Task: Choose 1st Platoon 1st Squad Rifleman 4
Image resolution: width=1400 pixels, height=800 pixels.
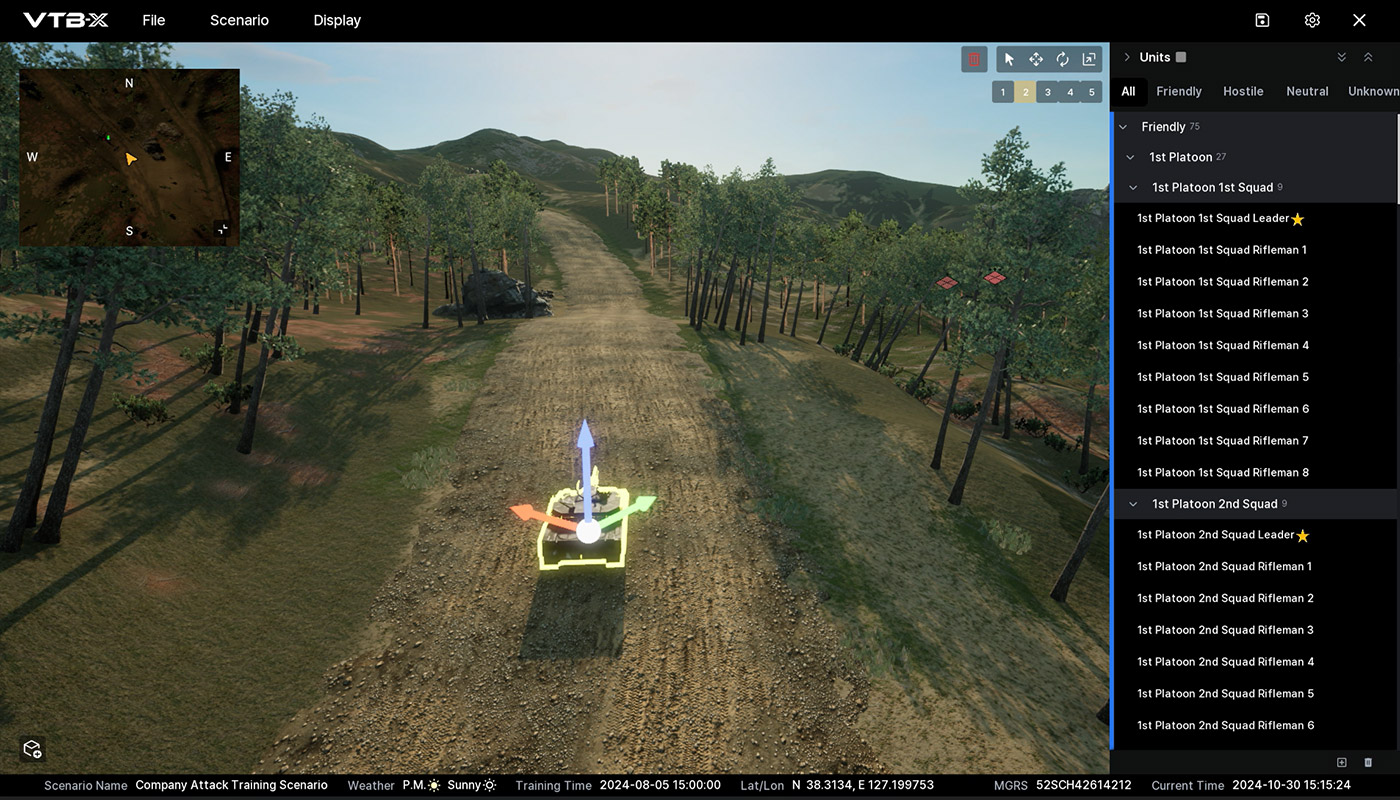Action: [1222, 345]
